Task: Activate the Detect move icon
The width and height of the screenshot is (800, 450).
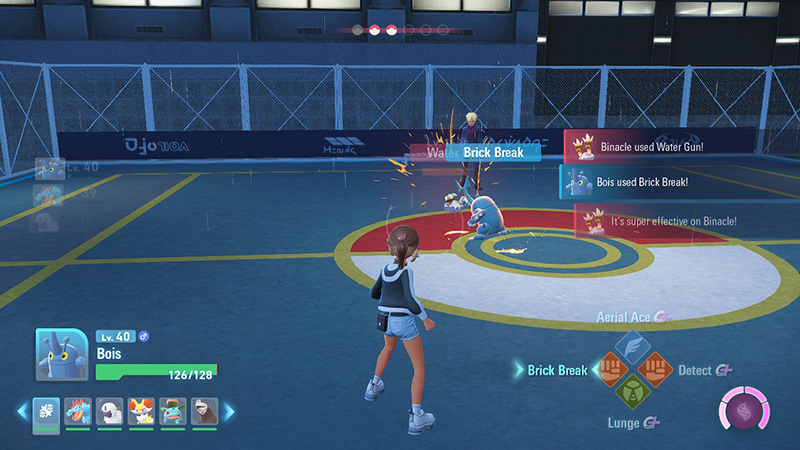Action: click(656, 370)
